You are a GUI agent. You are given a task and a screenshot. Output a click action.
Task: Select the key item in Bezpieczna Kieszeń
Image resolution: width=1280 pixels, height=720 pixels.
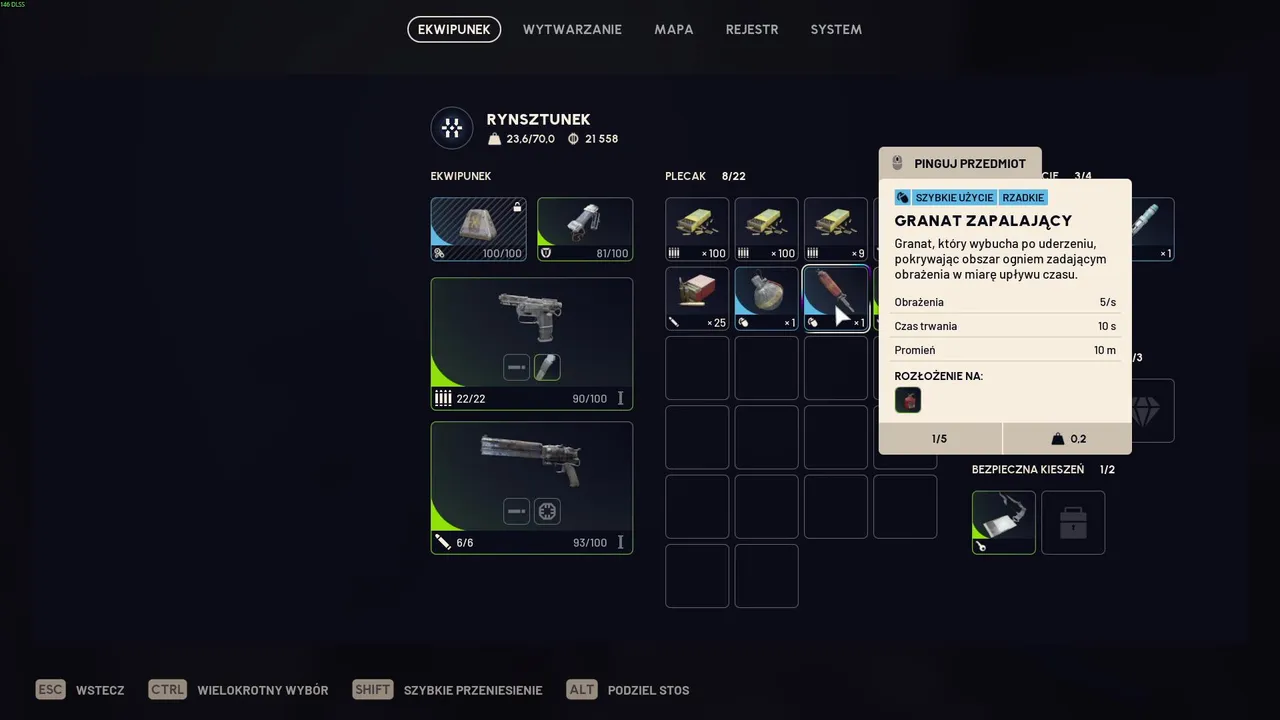[1003, 522]
